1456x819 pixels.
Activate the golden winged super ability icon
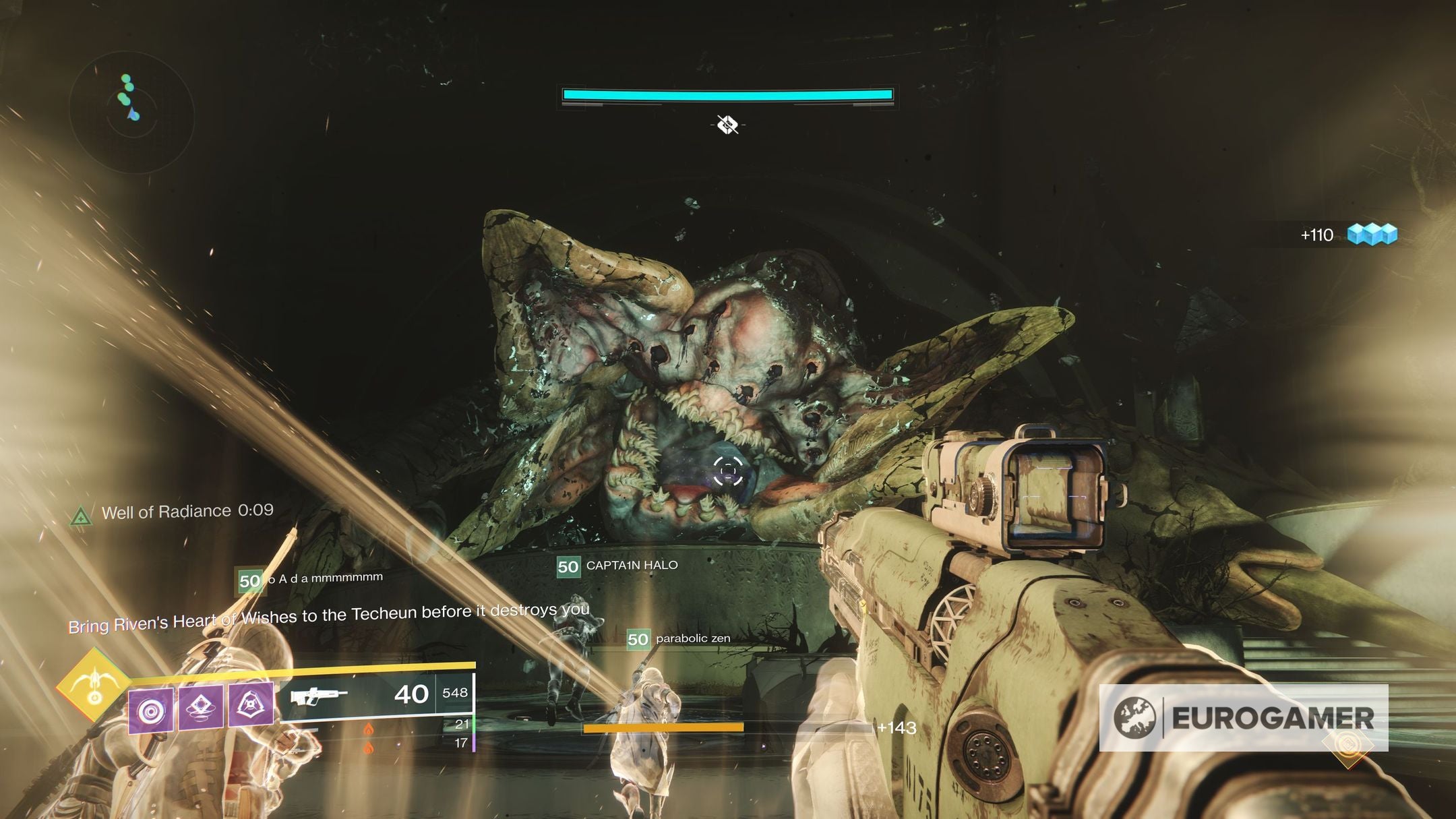94,686
